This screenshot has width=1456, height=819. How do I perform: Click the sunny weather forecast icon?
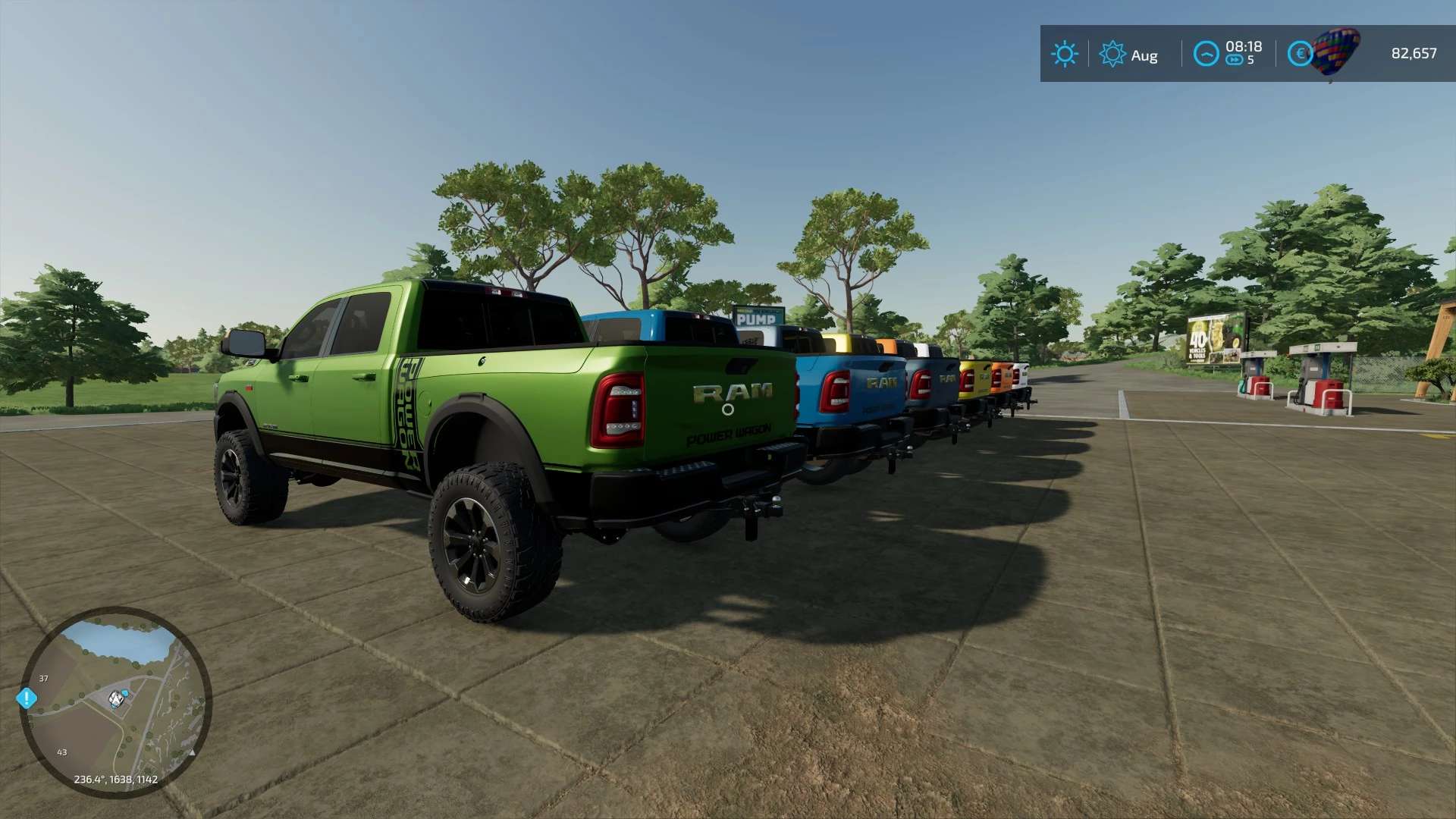1064,54
